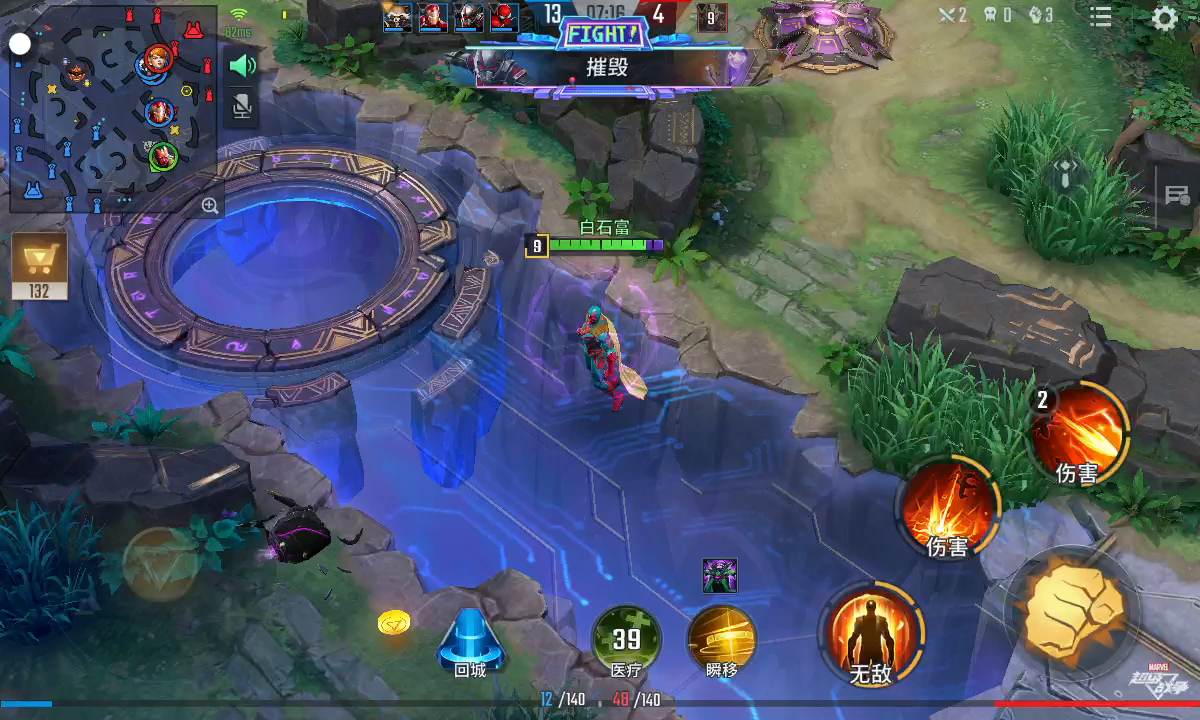Screen dimensions: 1200x720
Task: Open the scoreboard list icon
Action: click(x=1100, y=17)
